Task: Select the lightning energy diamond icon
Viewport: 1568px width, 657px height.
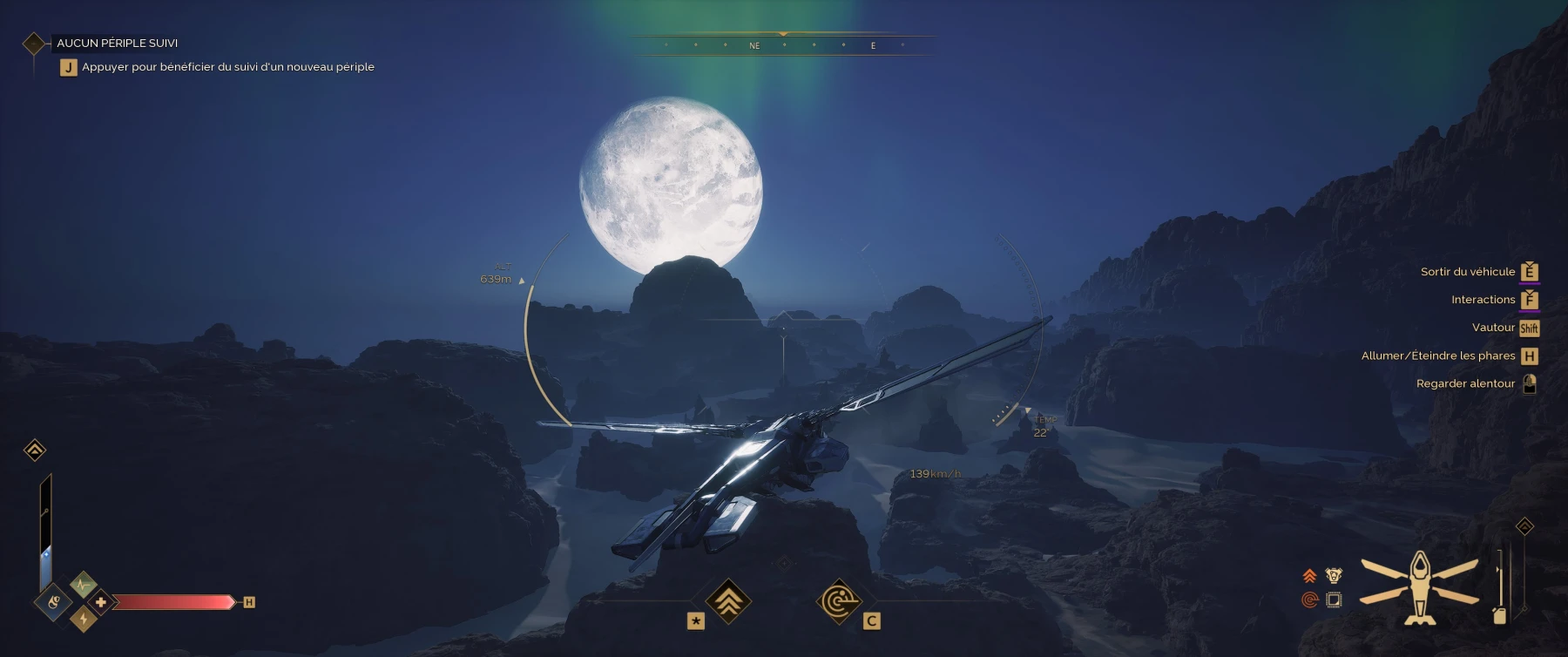Action: click(x=84, y=619)
